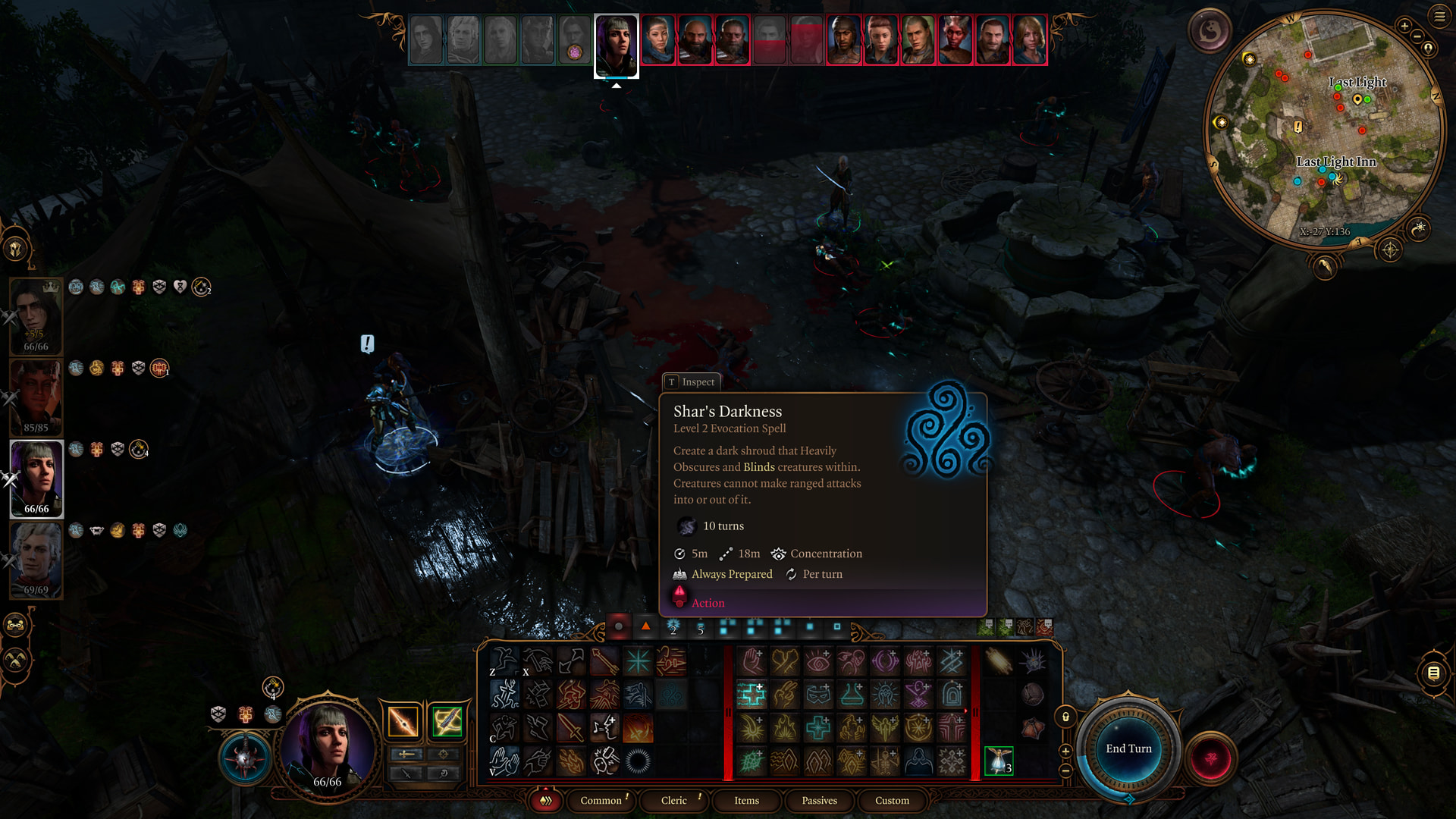Open the game menu hamburger button
The height and width of the screenshot is (819, 1456).
(x=1439, y=17)
